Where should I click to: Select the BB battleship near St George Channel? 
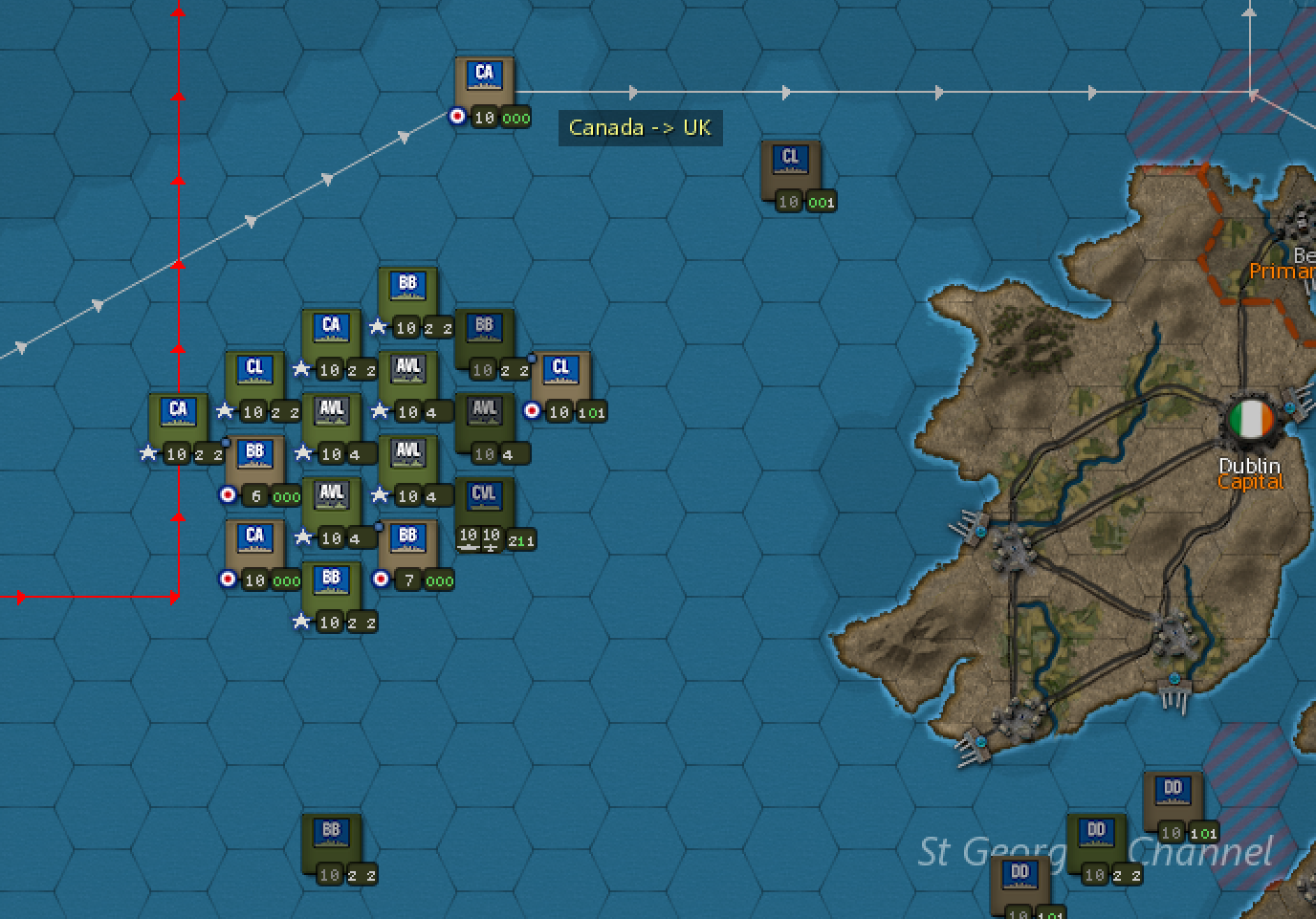[330, 832]
